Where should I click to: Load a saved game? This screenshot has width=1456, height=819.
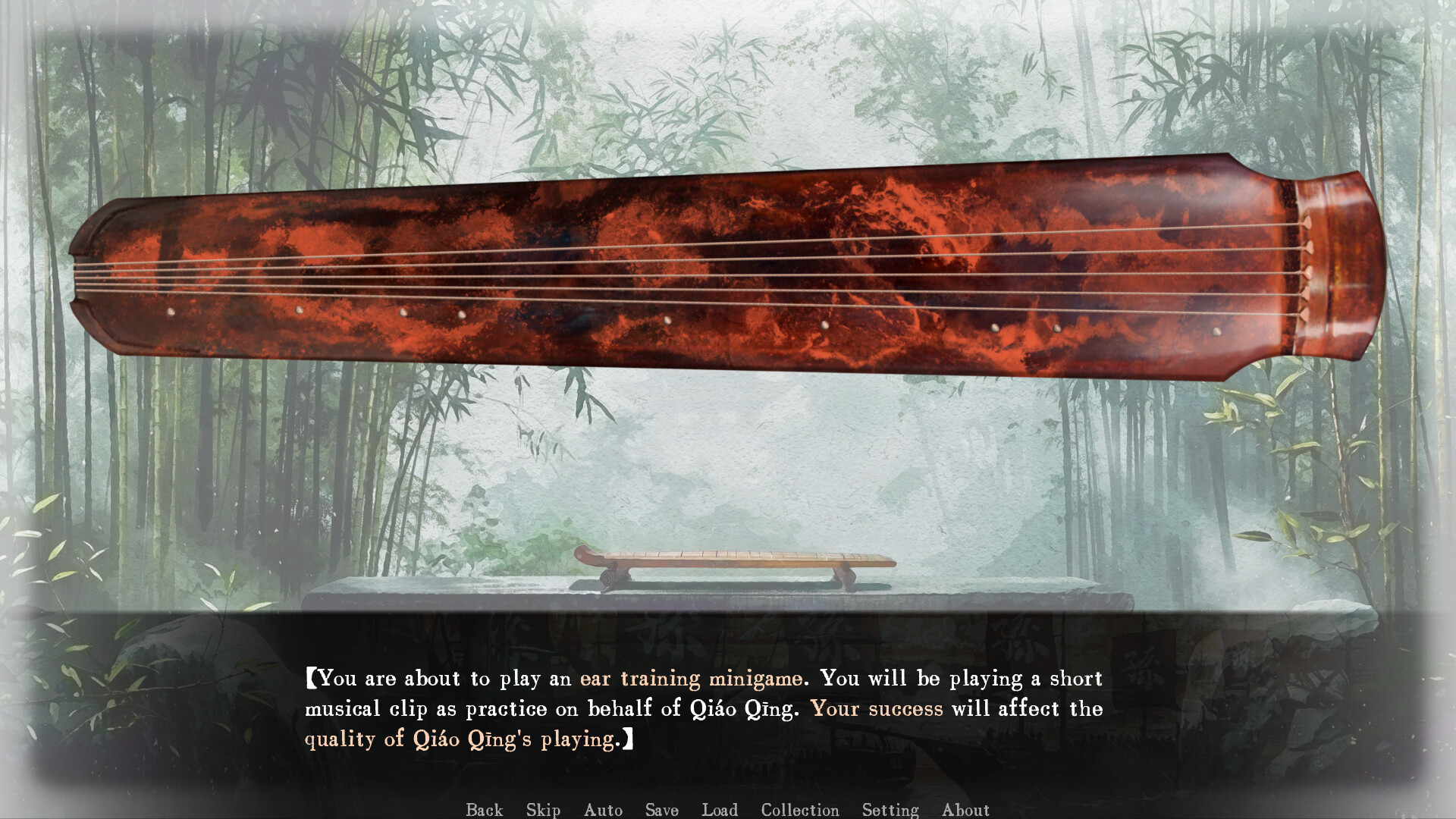(720, 810)
